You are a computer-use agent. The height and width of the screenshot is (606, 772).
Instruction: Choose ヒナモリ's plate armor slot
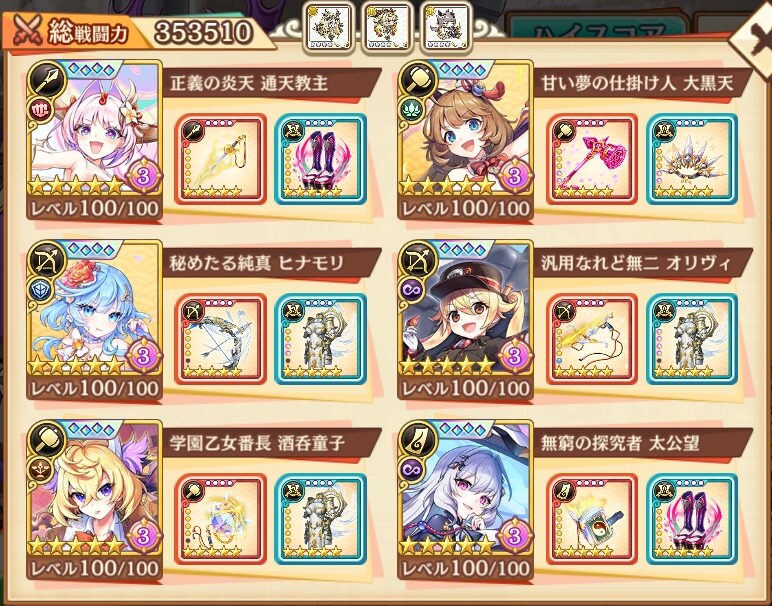(320, 340)
